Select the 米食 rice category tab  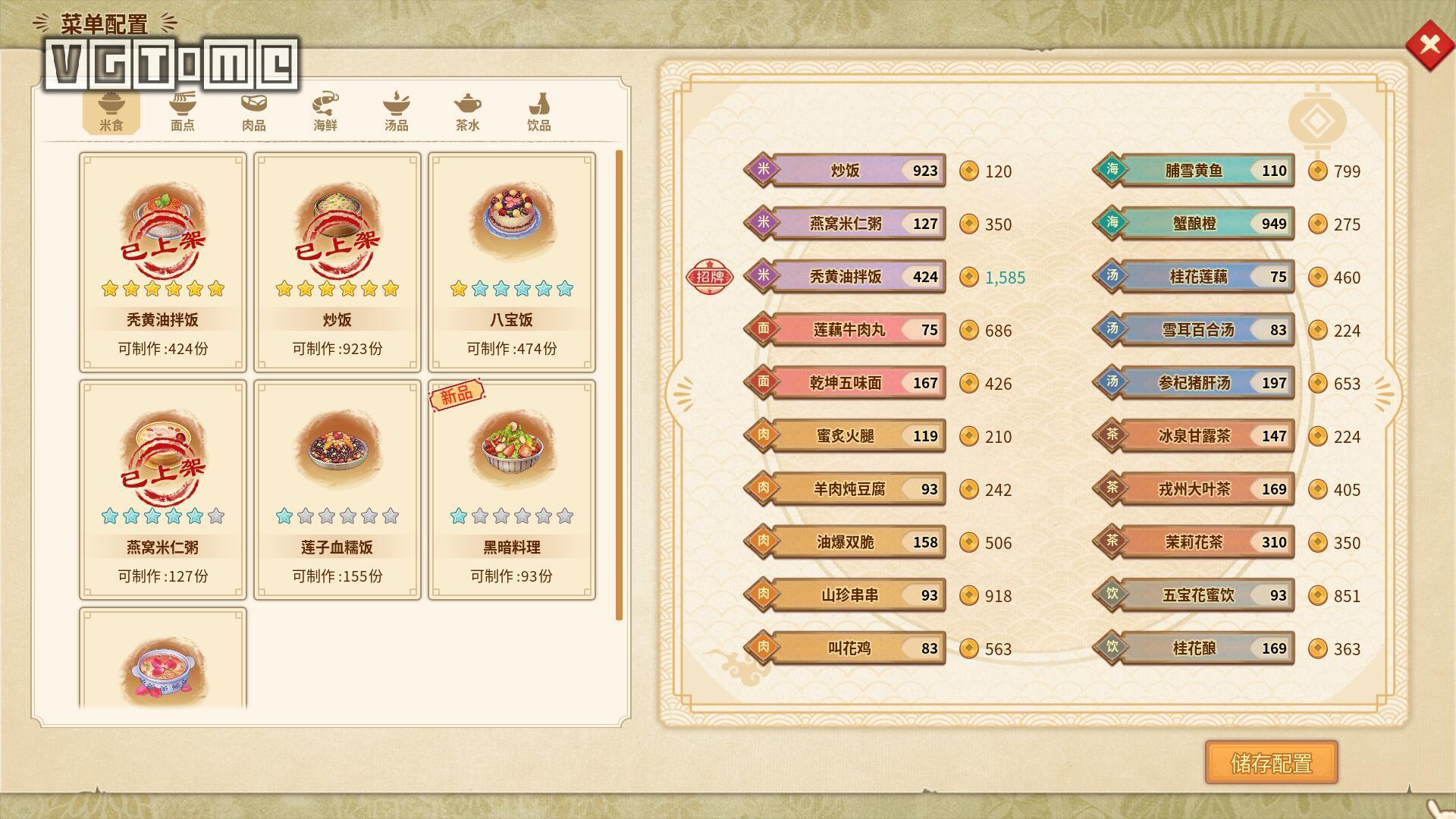pos(111,111)
